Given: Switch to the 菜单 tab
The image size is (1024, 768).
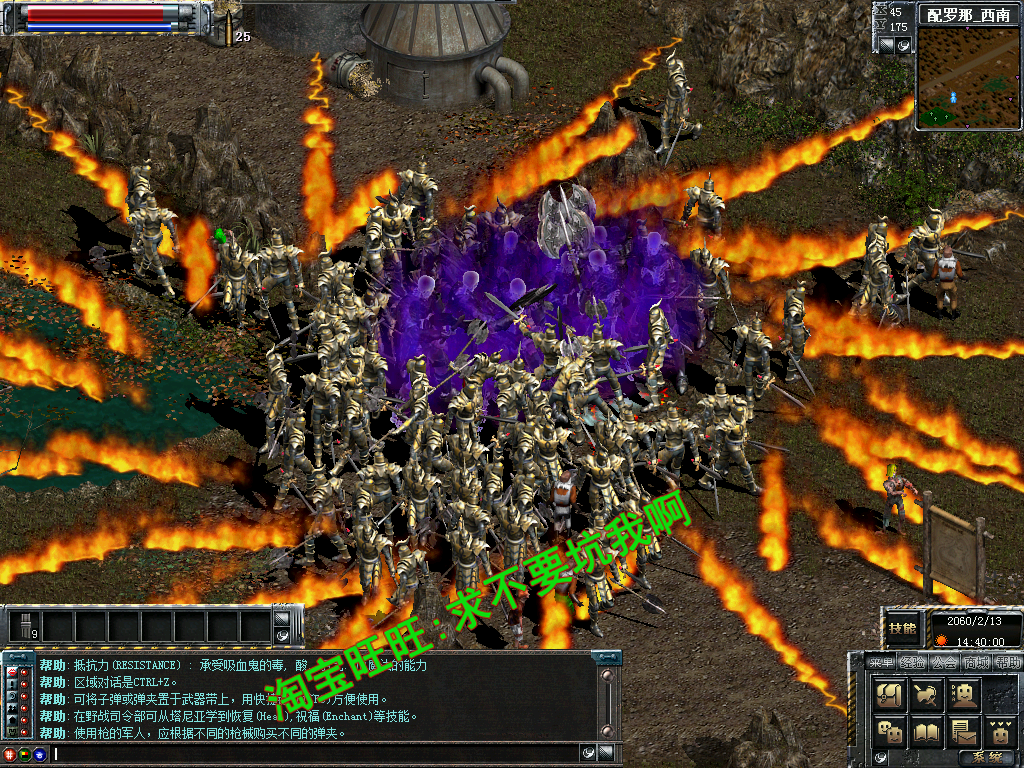Looking at the screenshot, I should point(880,662).
